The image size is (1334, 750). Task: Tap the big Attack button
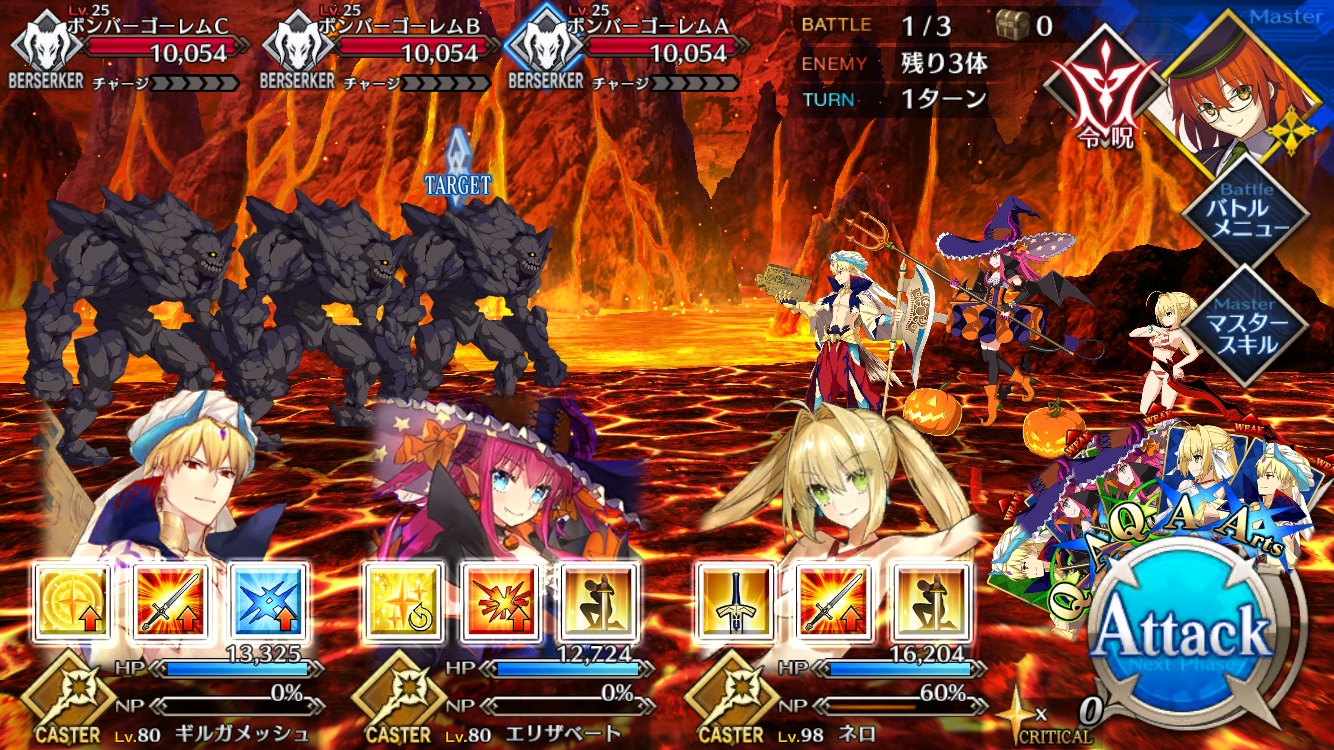point(1183,634)
